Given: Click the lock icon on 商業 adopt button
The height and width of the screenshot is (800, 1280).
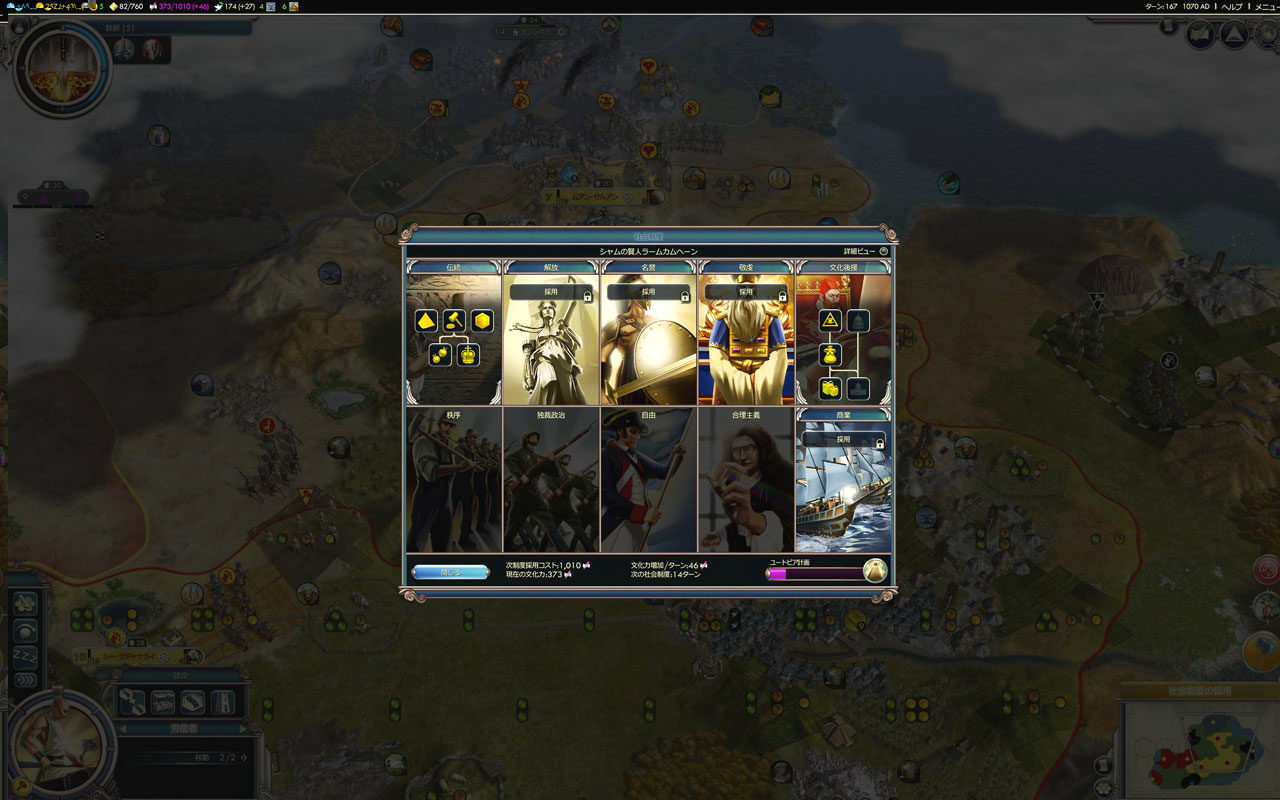Looking at the screenshot, I should (880, 444).
